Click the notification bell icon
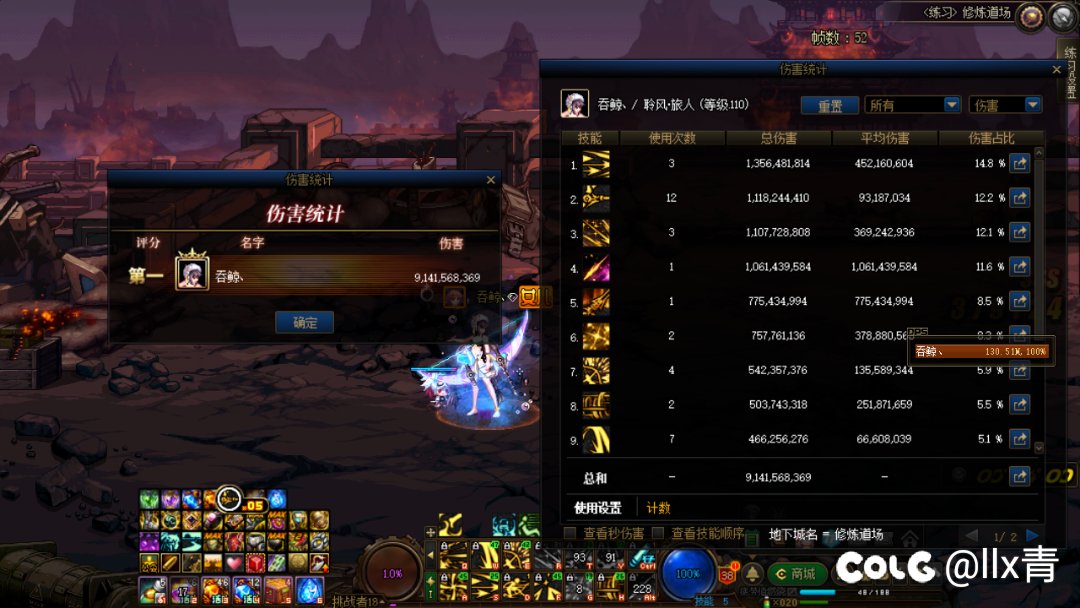 click(x=751, y=574)
